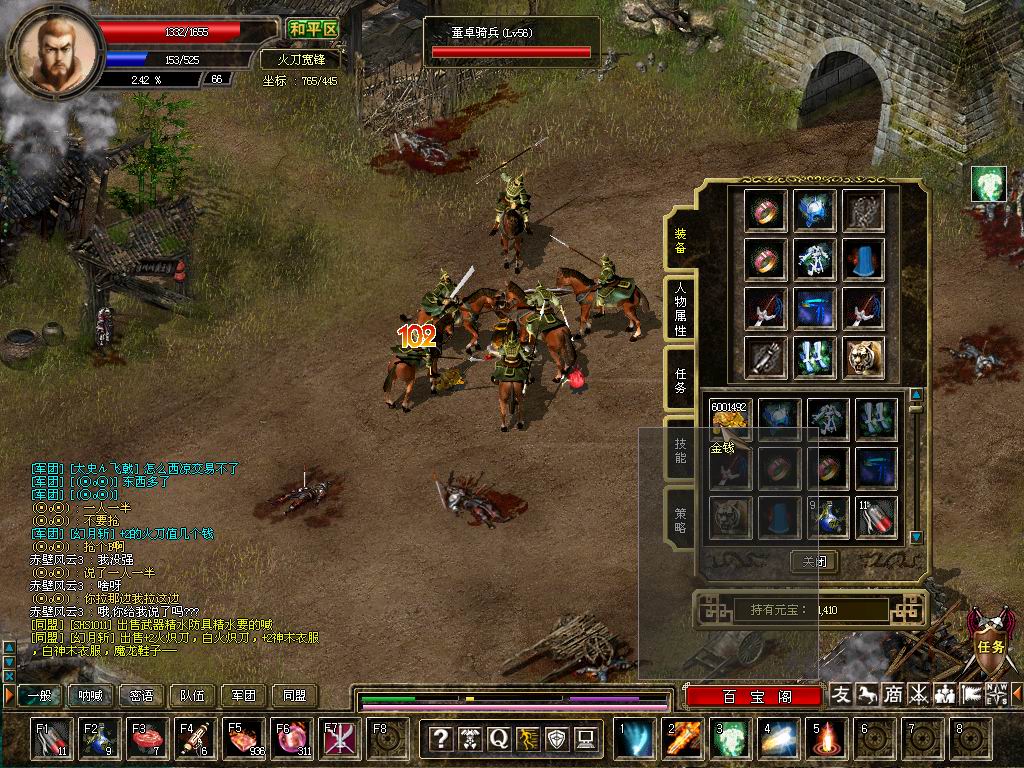Open the 策略 strategy tab
Image resolution: width=1024 pixels, height=768 pixels.
[x=680, y=521]
